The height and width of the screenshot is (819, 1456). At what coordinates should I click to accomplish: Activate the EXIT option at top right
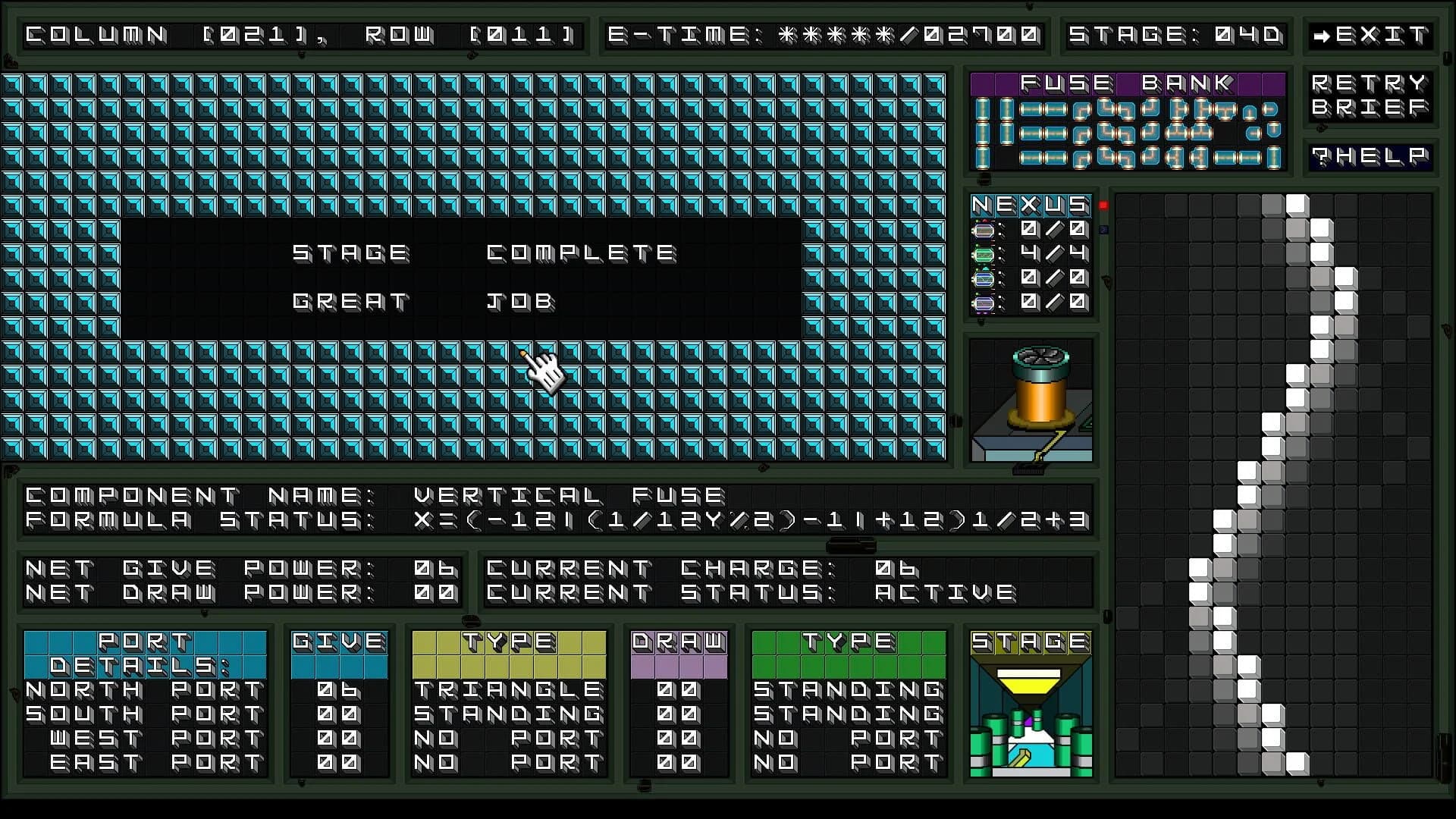[x=1373, y=34]
